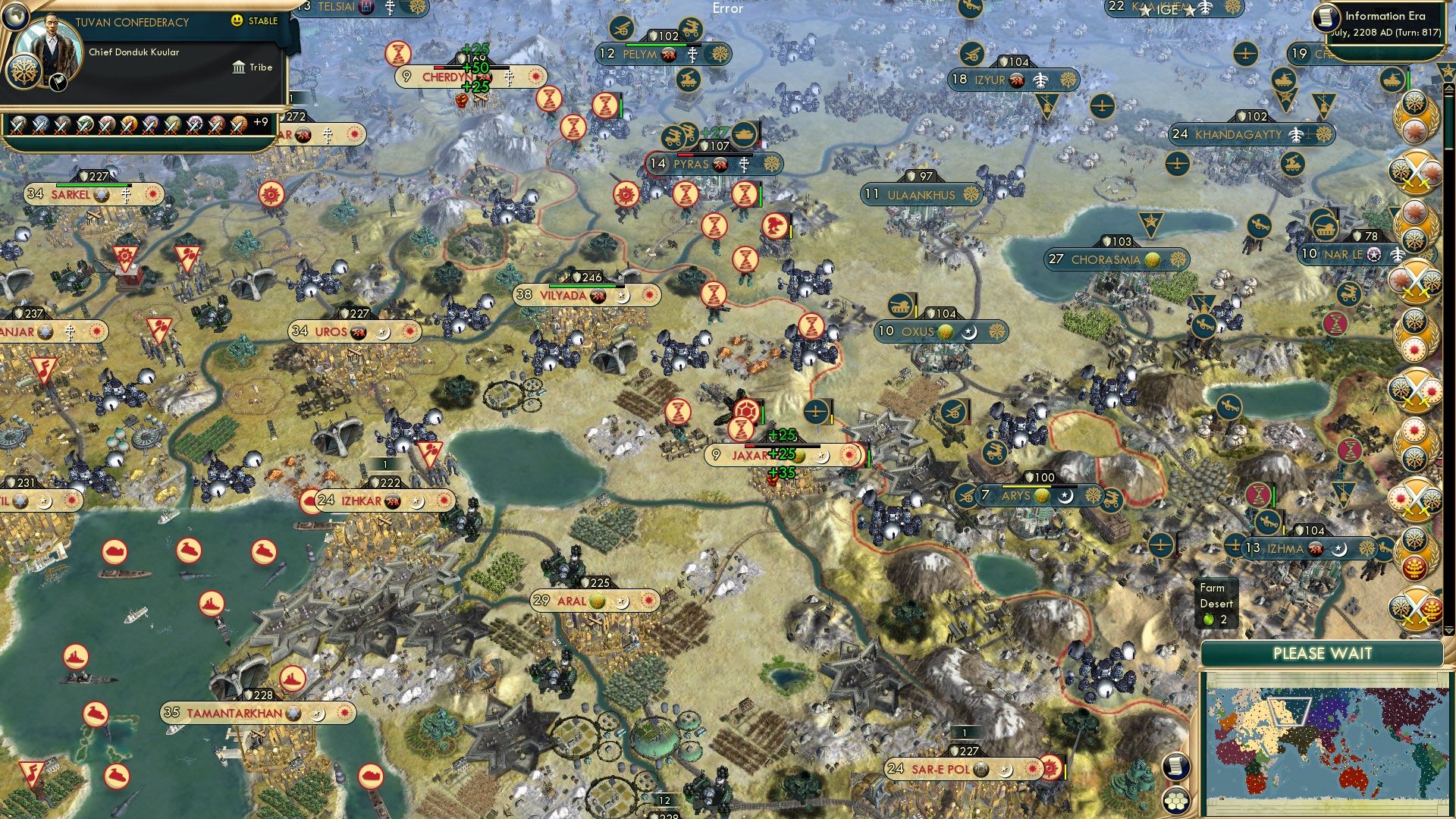Click the smiley STABLE stability indicator

pos(236,20)
